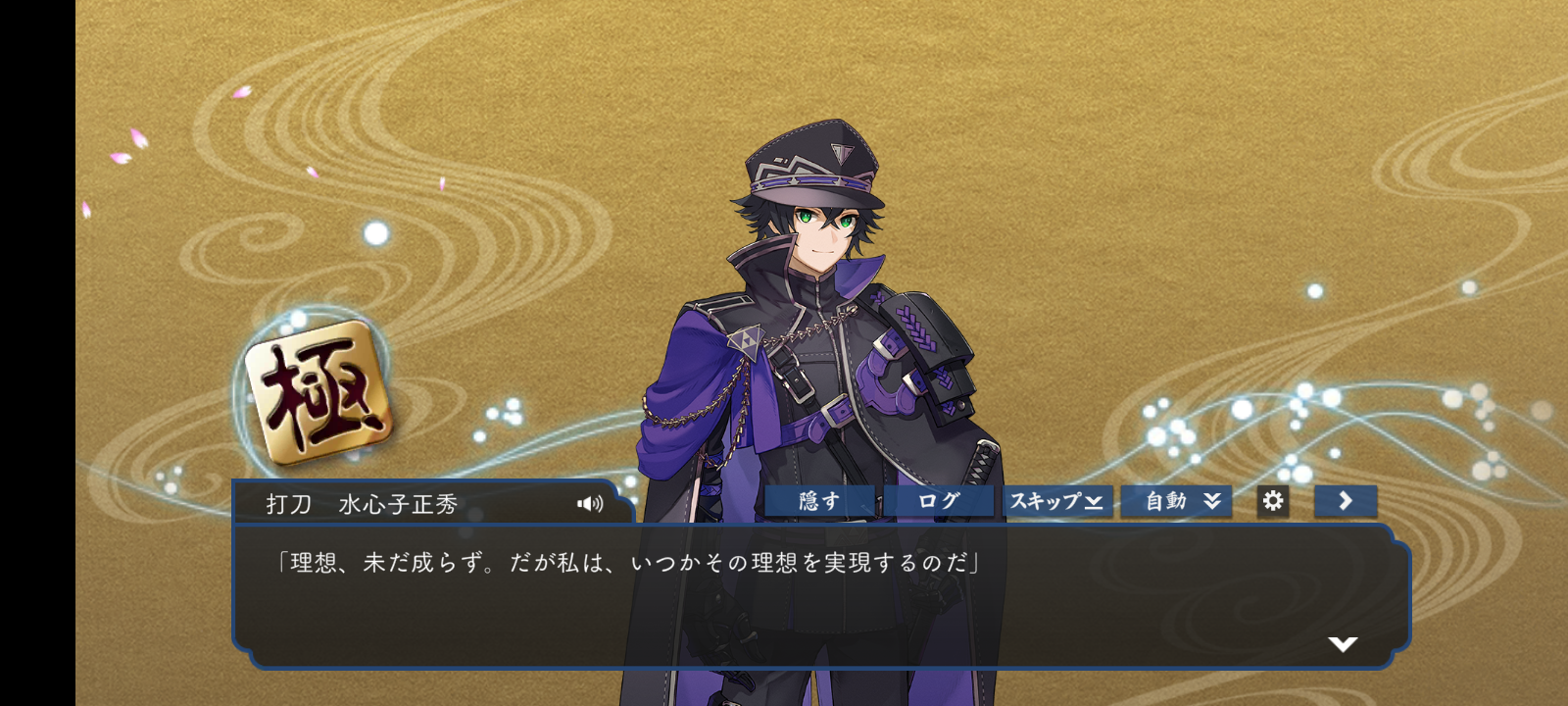
Task: Toggle 自動 auto-advance mode
Action: pyautogui.click(x=1176, y=501)
